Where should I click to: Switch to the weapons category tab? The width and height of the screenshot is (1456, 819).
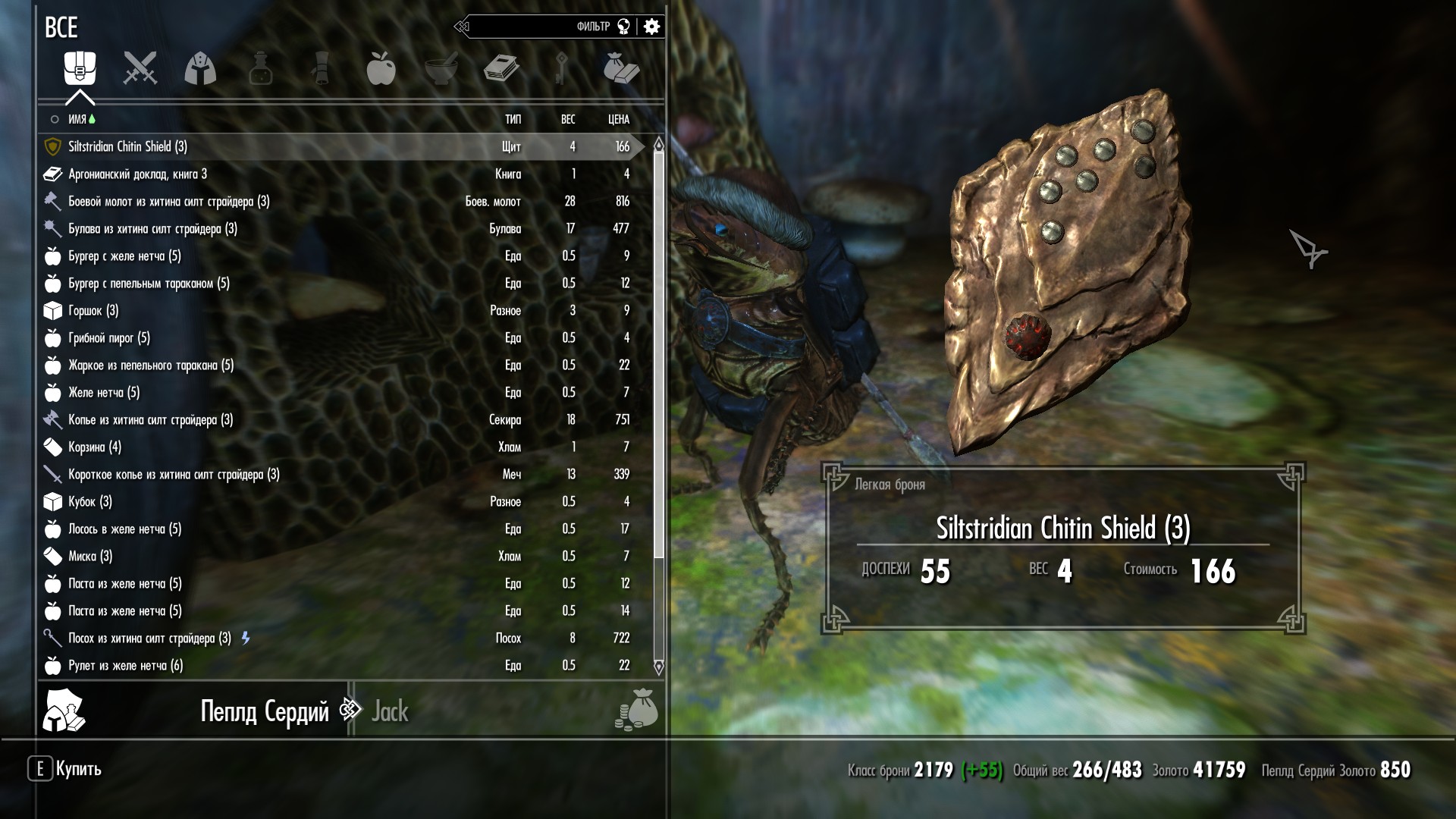tap(140, 68)
